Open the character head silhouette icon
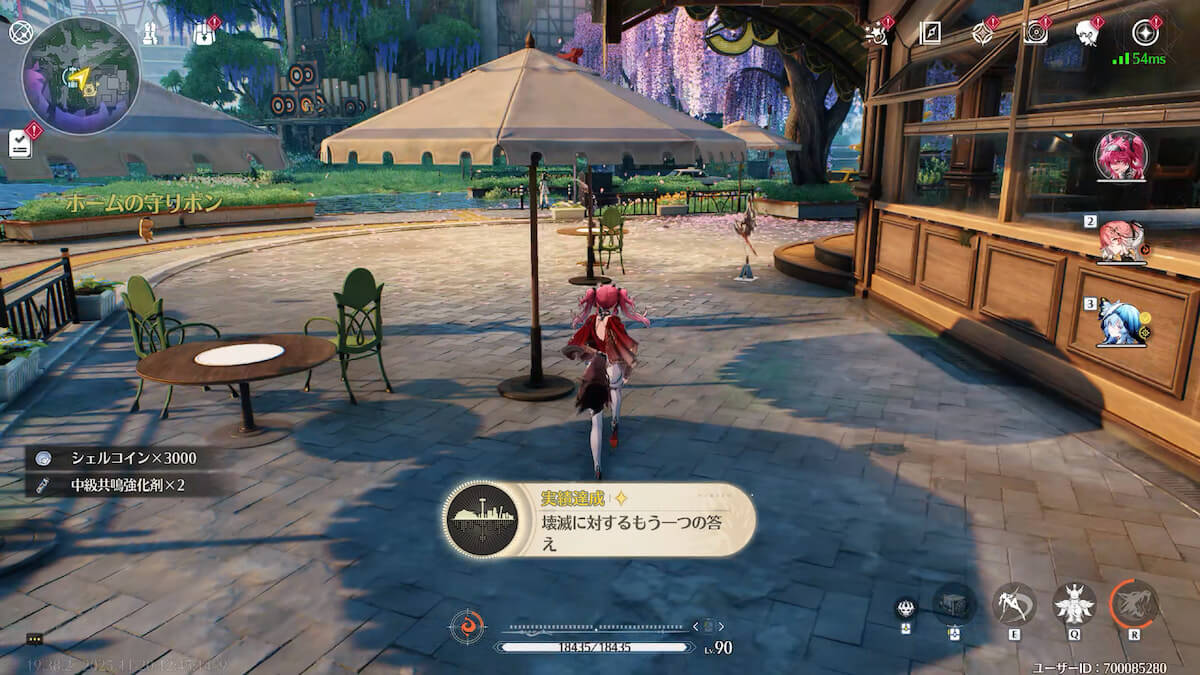Image resolution: width=1200 pixels, height=675 pixels. click(x=1087, y=33)
